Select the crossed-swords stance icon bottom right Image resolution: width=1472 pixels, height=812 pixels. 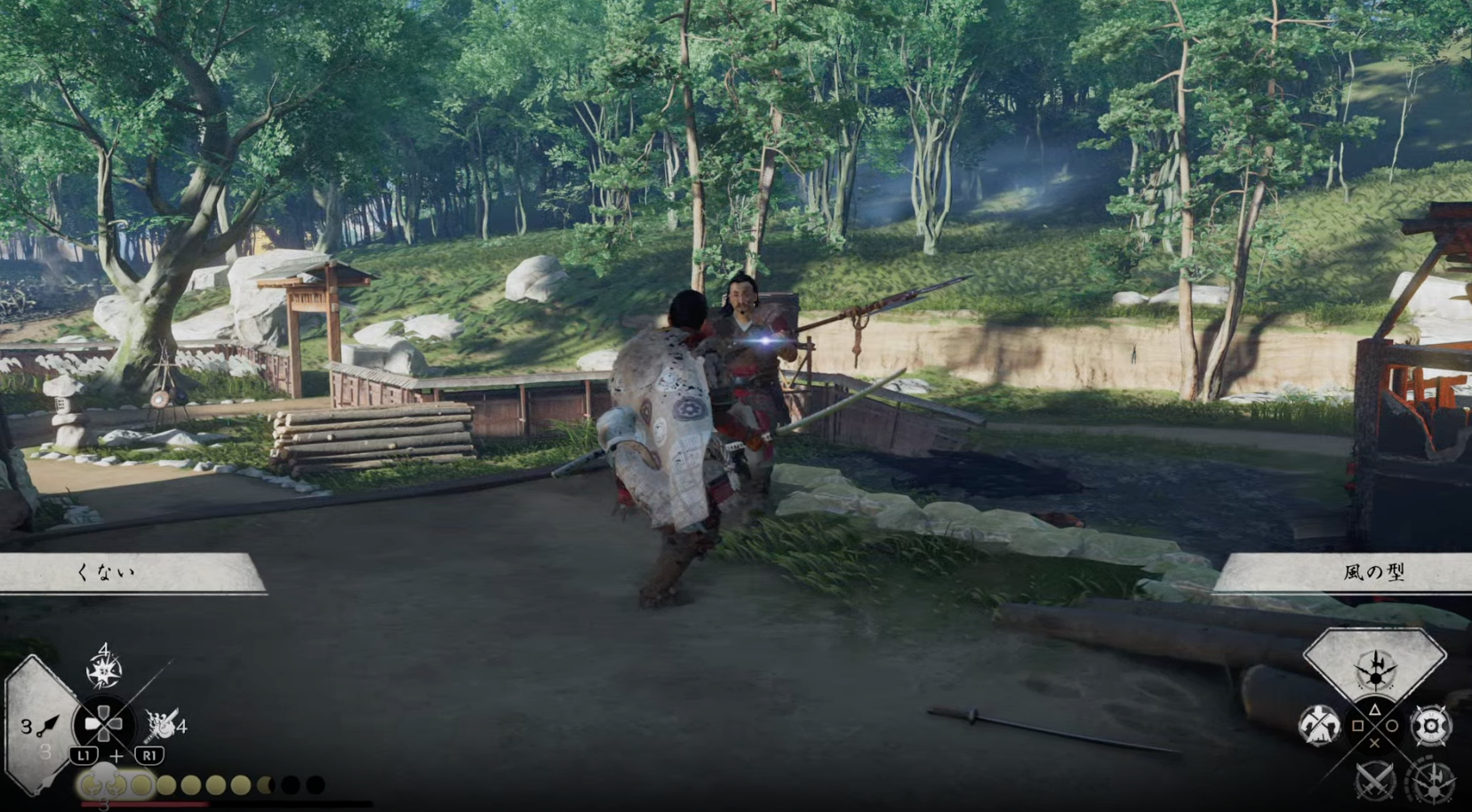(x=1373, y=782)
